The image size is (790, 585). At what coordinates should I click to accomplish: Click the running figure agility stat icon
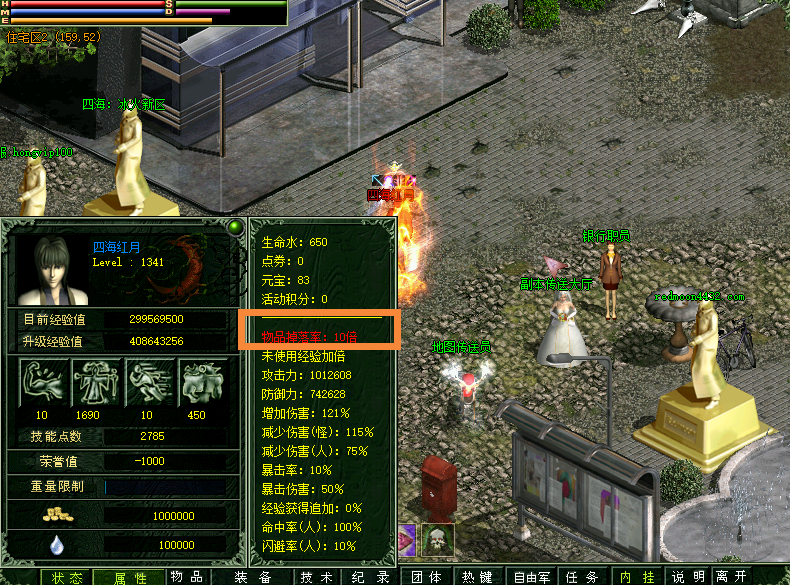[148, 383]
